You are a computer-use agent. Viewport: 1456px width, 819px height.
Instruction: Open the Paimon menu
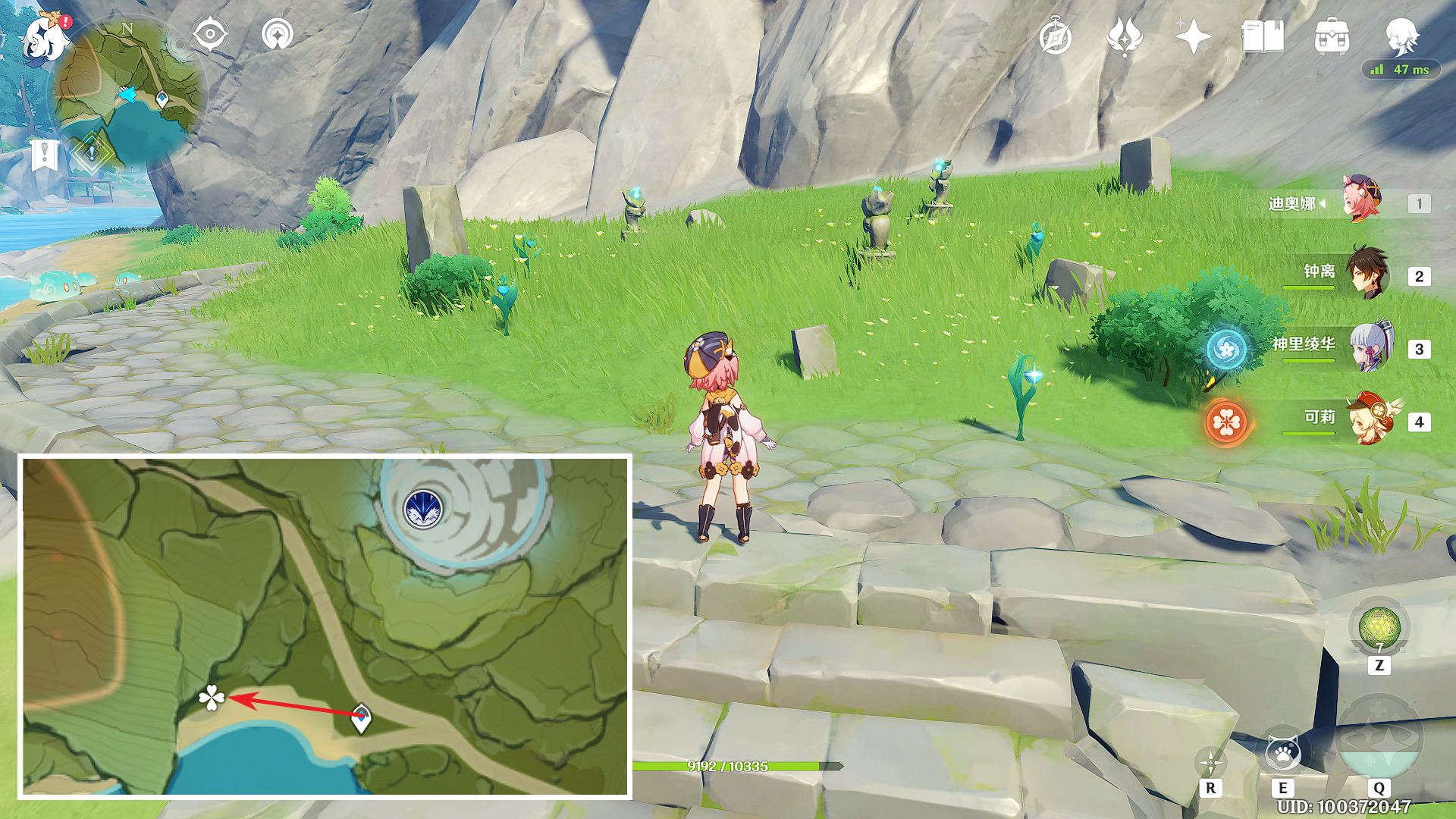coord(45,36)
